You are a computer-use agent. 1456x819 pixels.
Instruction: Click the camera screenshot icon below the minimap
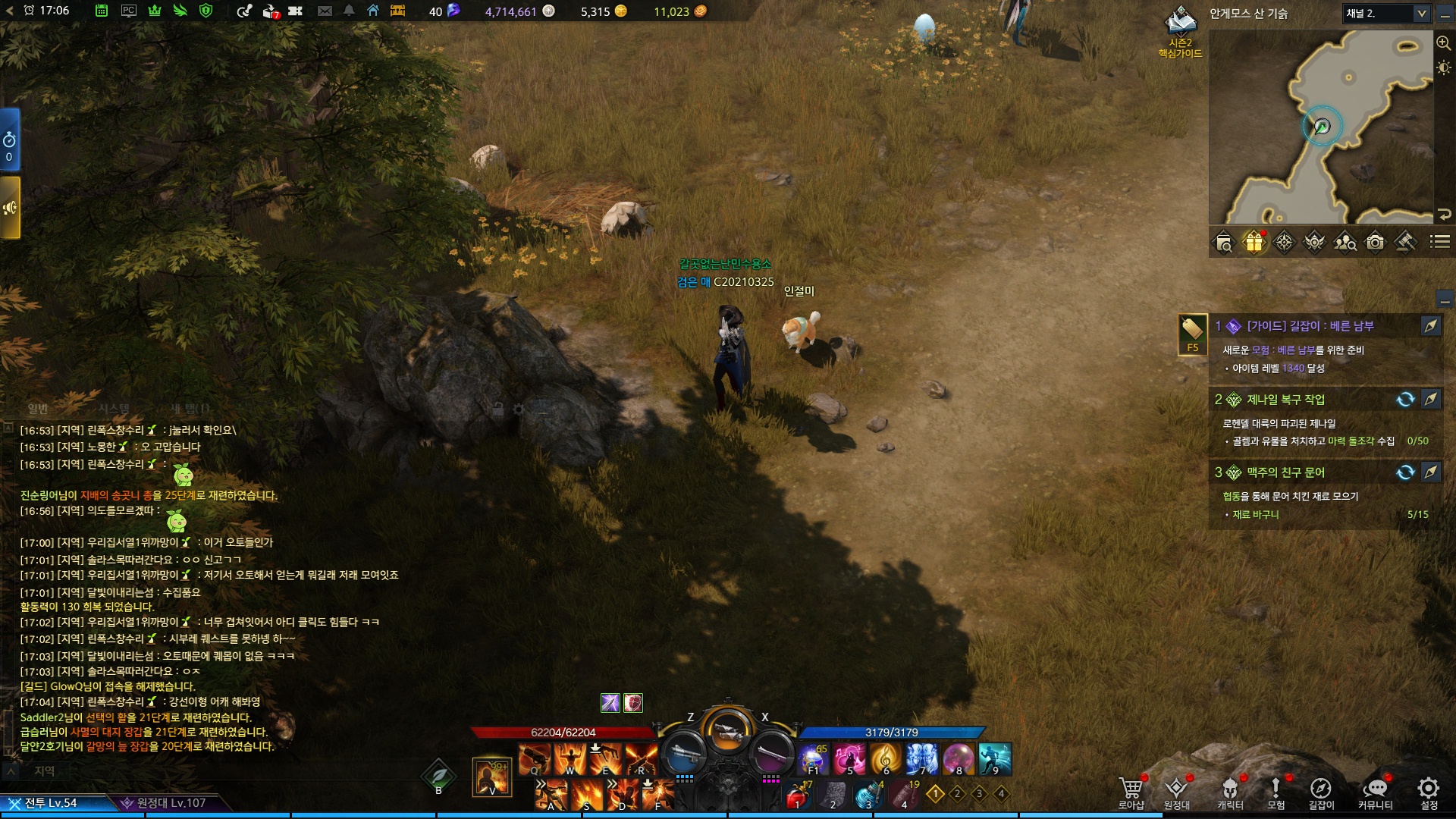coord(1375,242)
